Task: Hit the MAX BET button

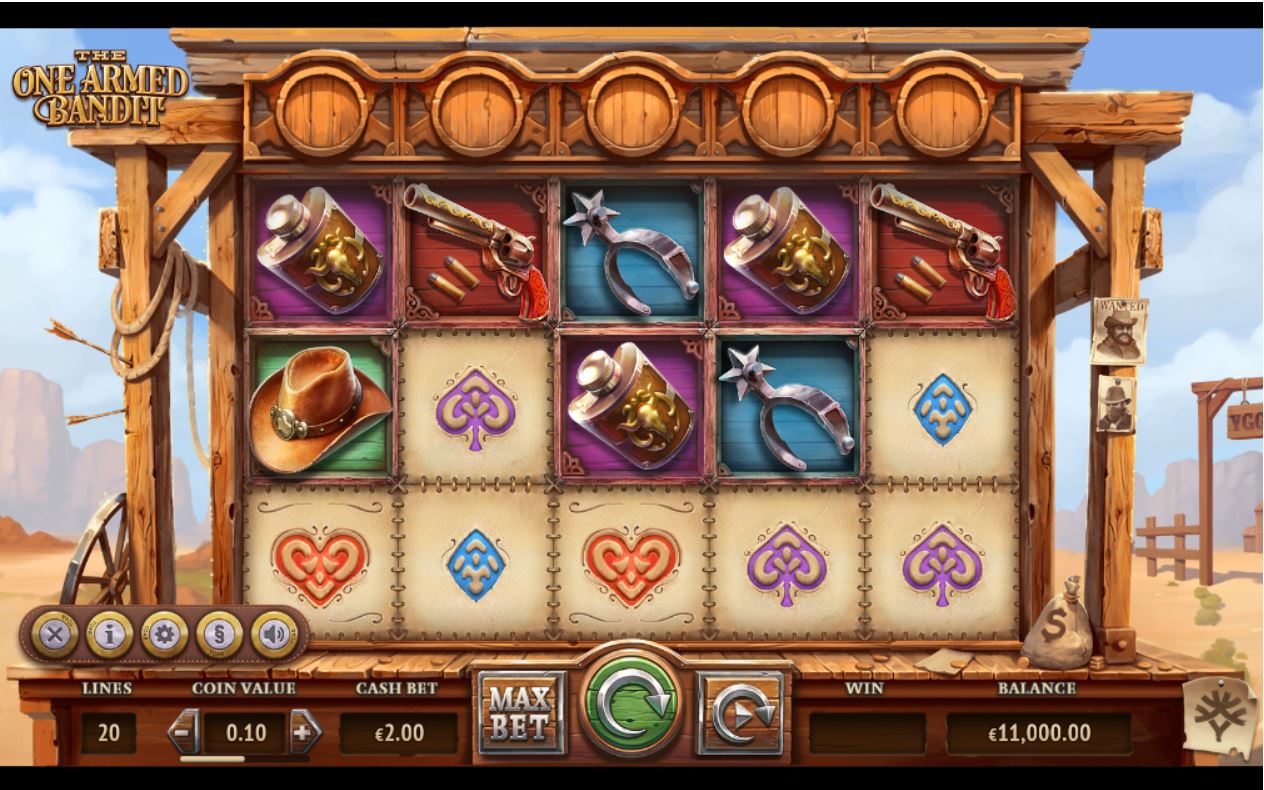Action: pos(521,712)
